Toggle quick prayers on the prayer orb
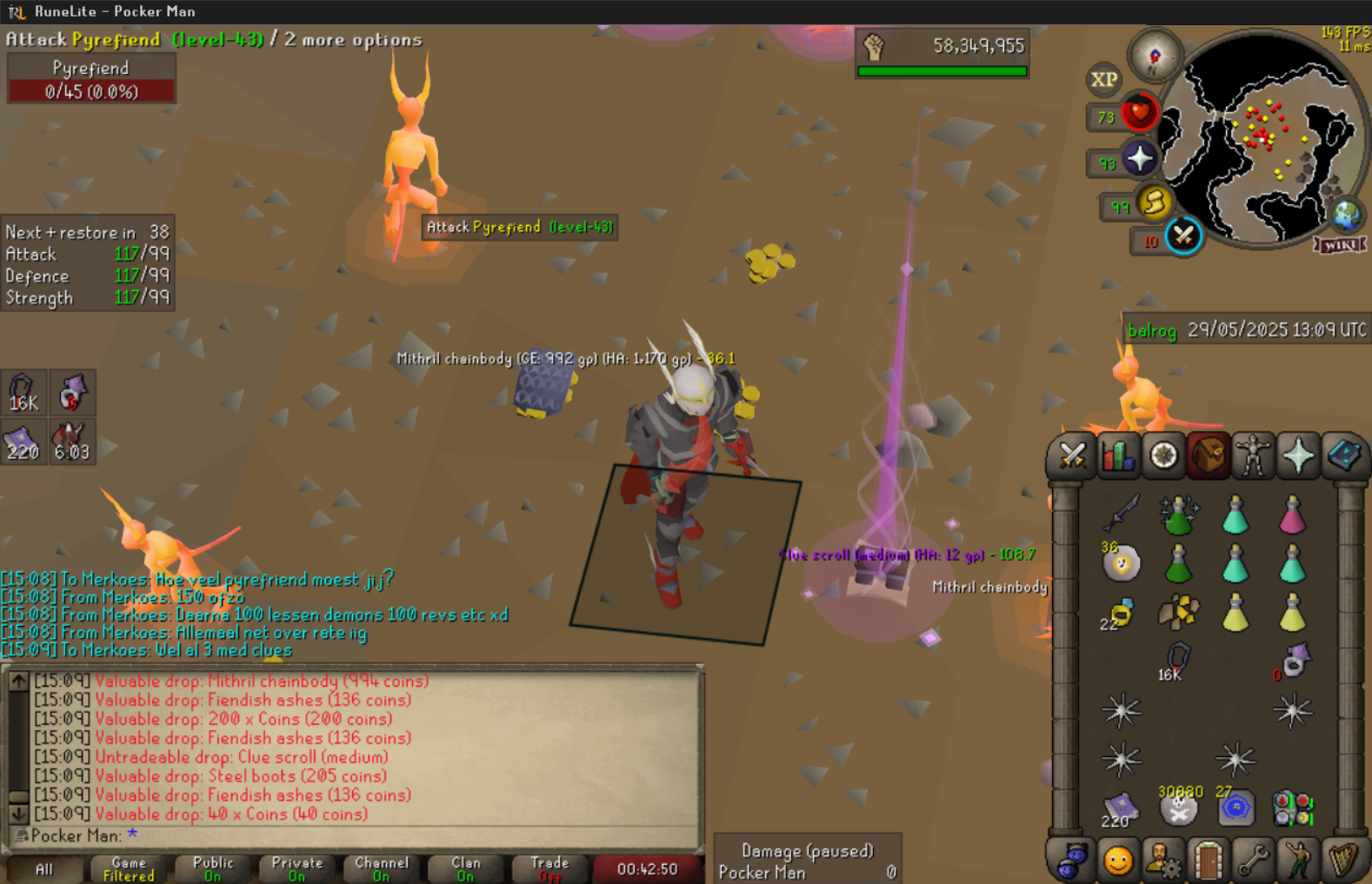This screenshot has width=1372, height=884. 1139,159
